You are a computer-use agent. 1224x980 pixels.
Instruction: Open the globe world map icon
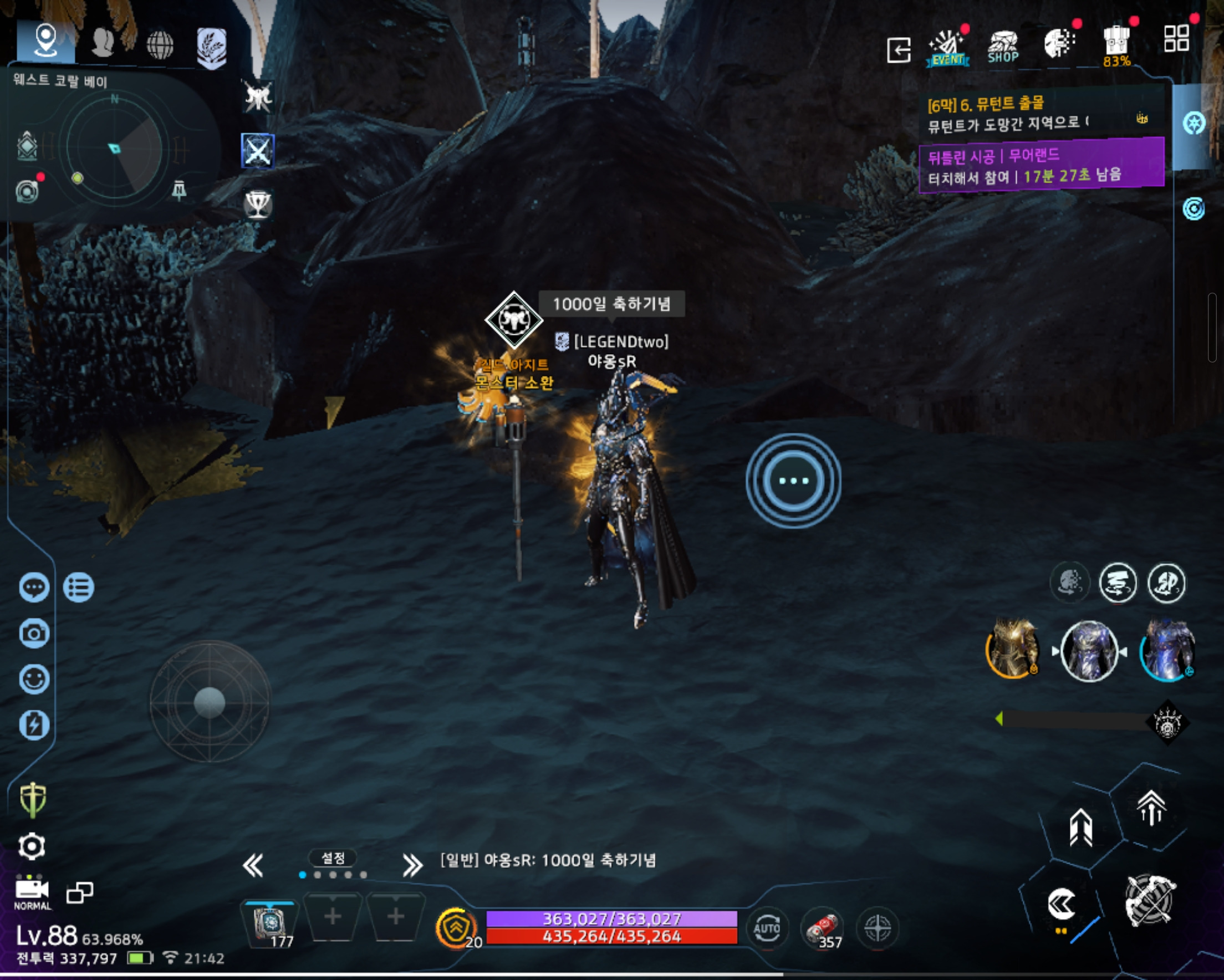point(160,44)
